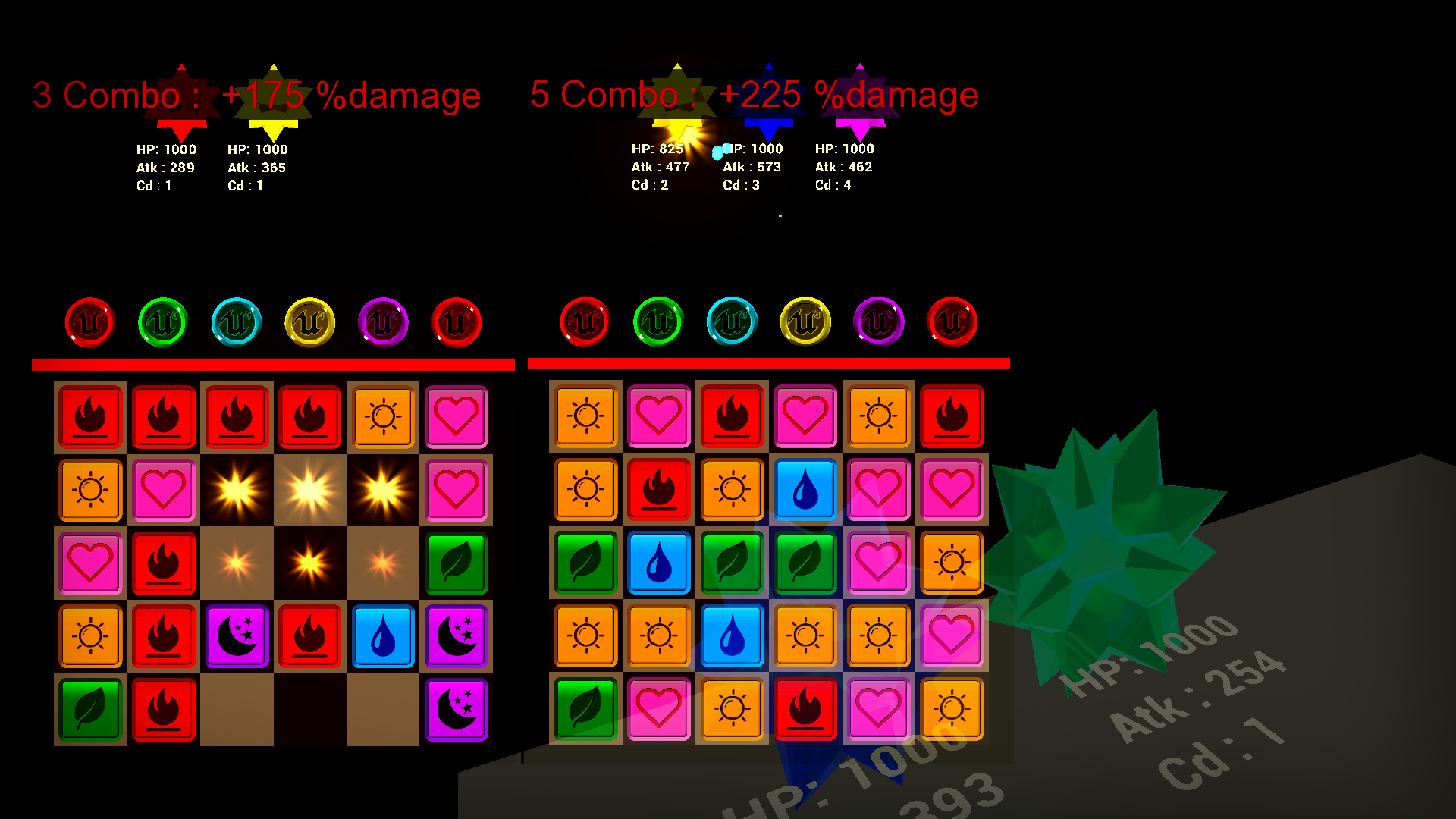Click the yellow orb above the left board
The image size is (1456, 819).
309,322
